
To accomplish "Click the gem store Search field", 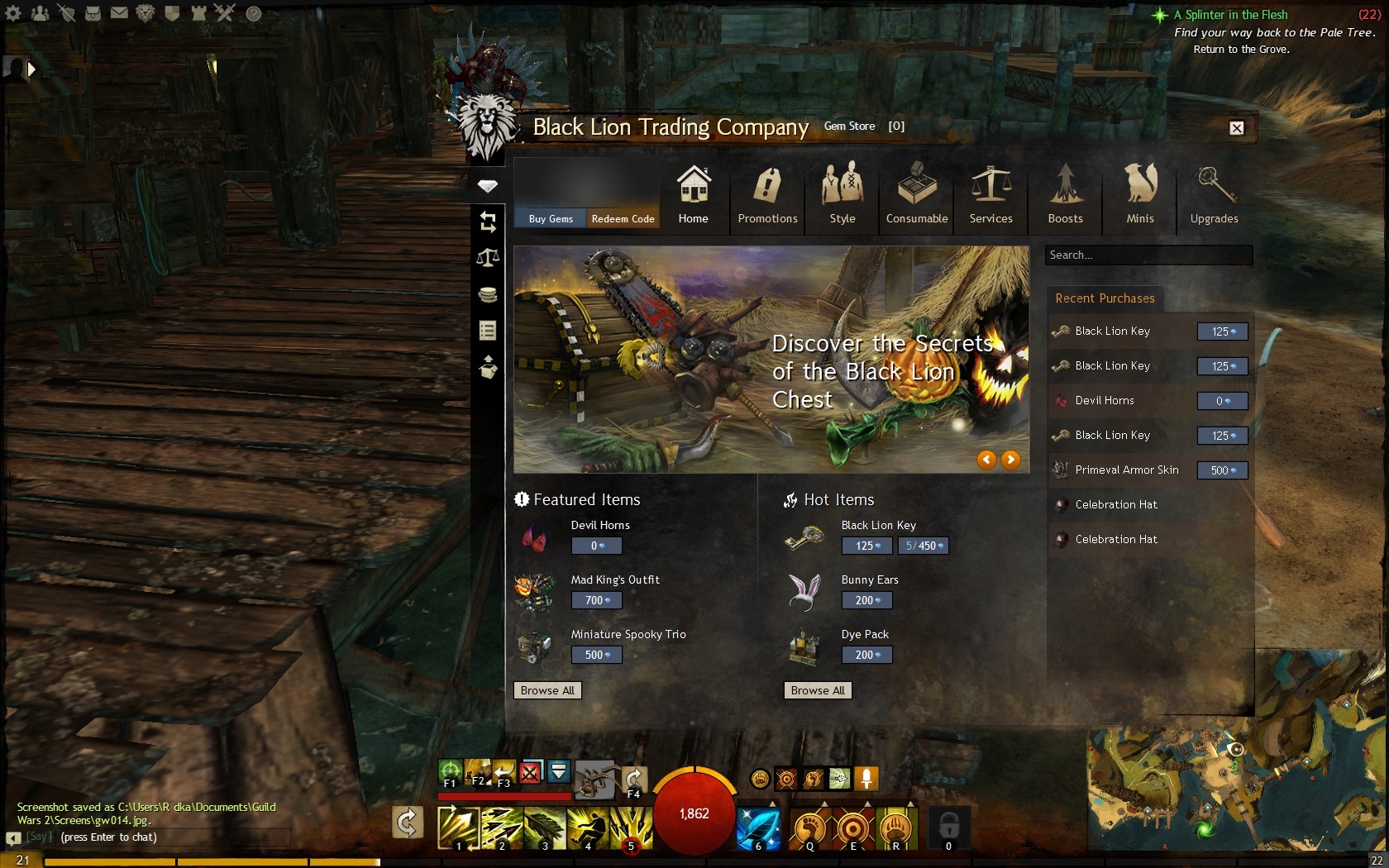I will click(x=1148, y=255).
